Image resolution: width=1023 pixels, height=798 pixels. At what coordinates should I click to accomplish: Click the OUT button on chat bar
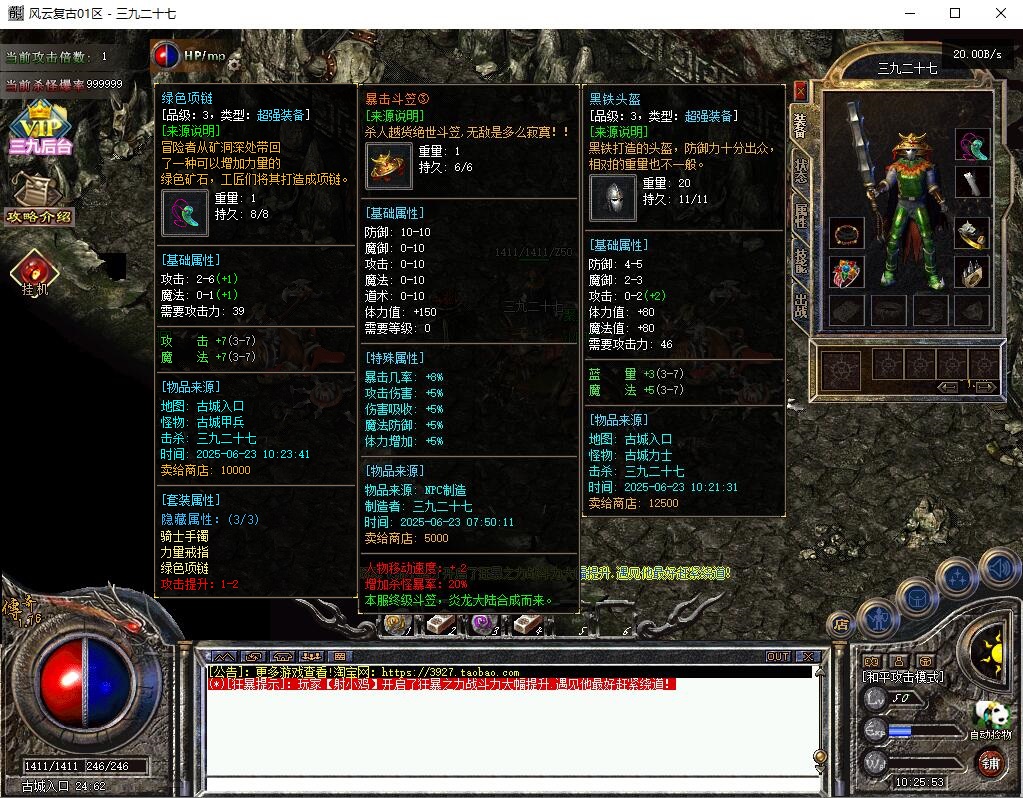coord(777,657)
